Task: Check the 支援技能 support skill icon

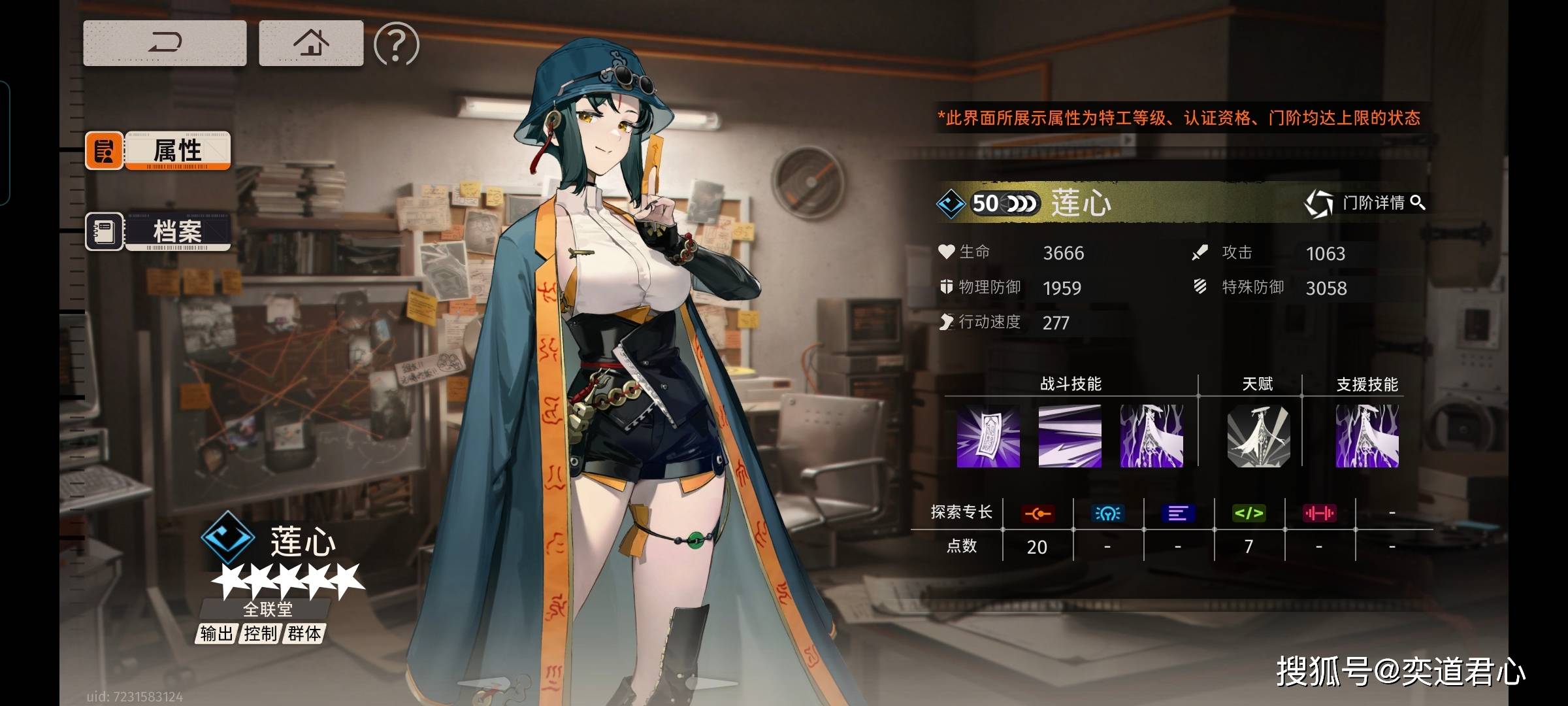Action: (x=1367, y=436)
